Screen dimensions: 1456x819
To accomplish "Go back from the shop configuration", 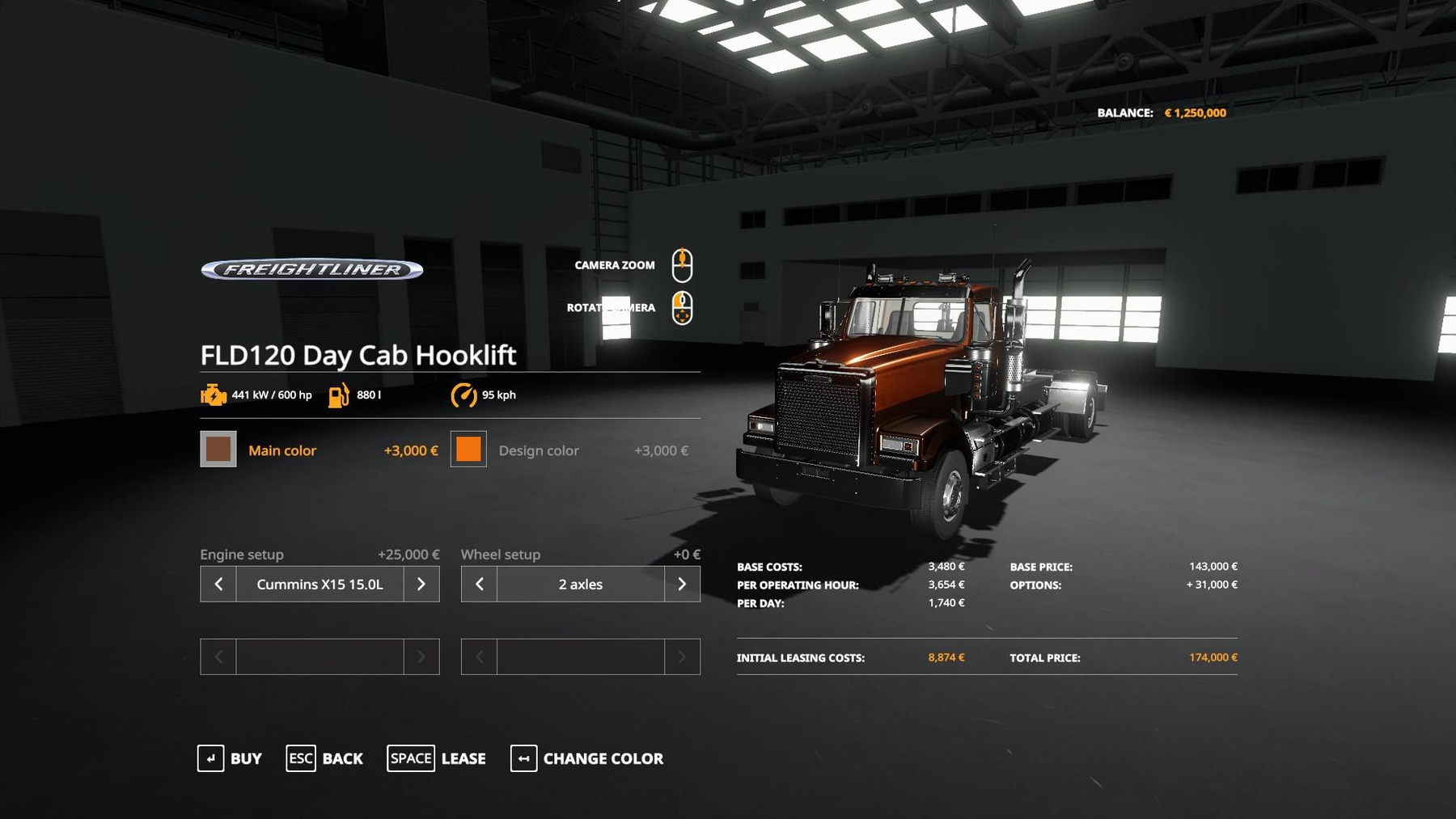I will click(x=324, y=758).
